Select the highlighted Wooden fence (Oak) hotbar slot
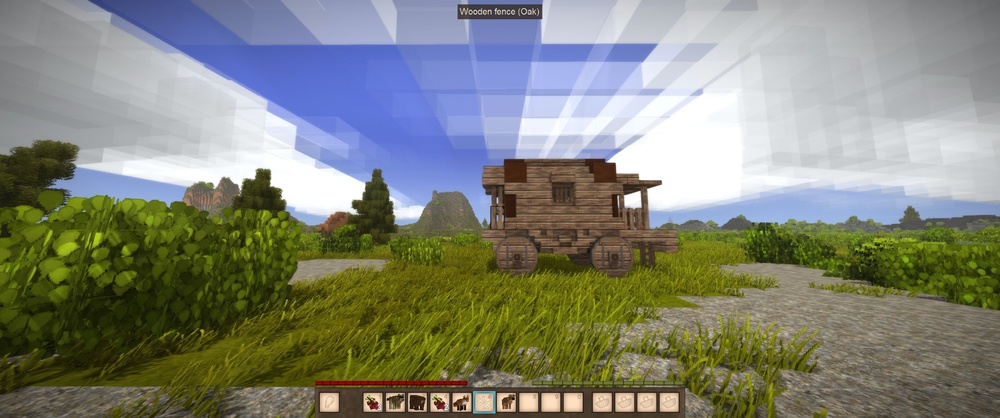The image size is (1000, 418). pos(485,403)
